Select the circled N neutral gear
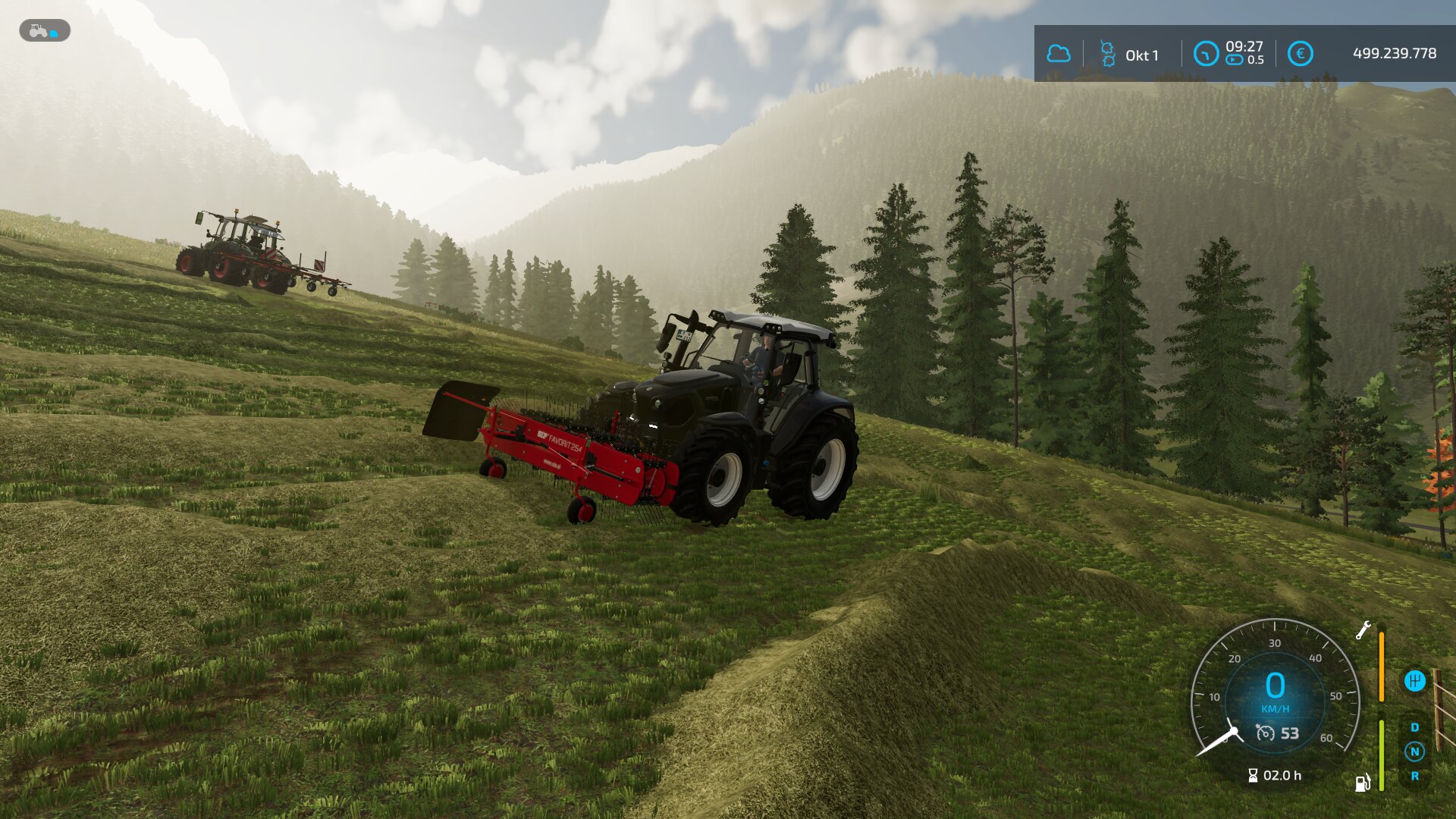The height and width of the screenshot is (819, 1456). 1414,752
